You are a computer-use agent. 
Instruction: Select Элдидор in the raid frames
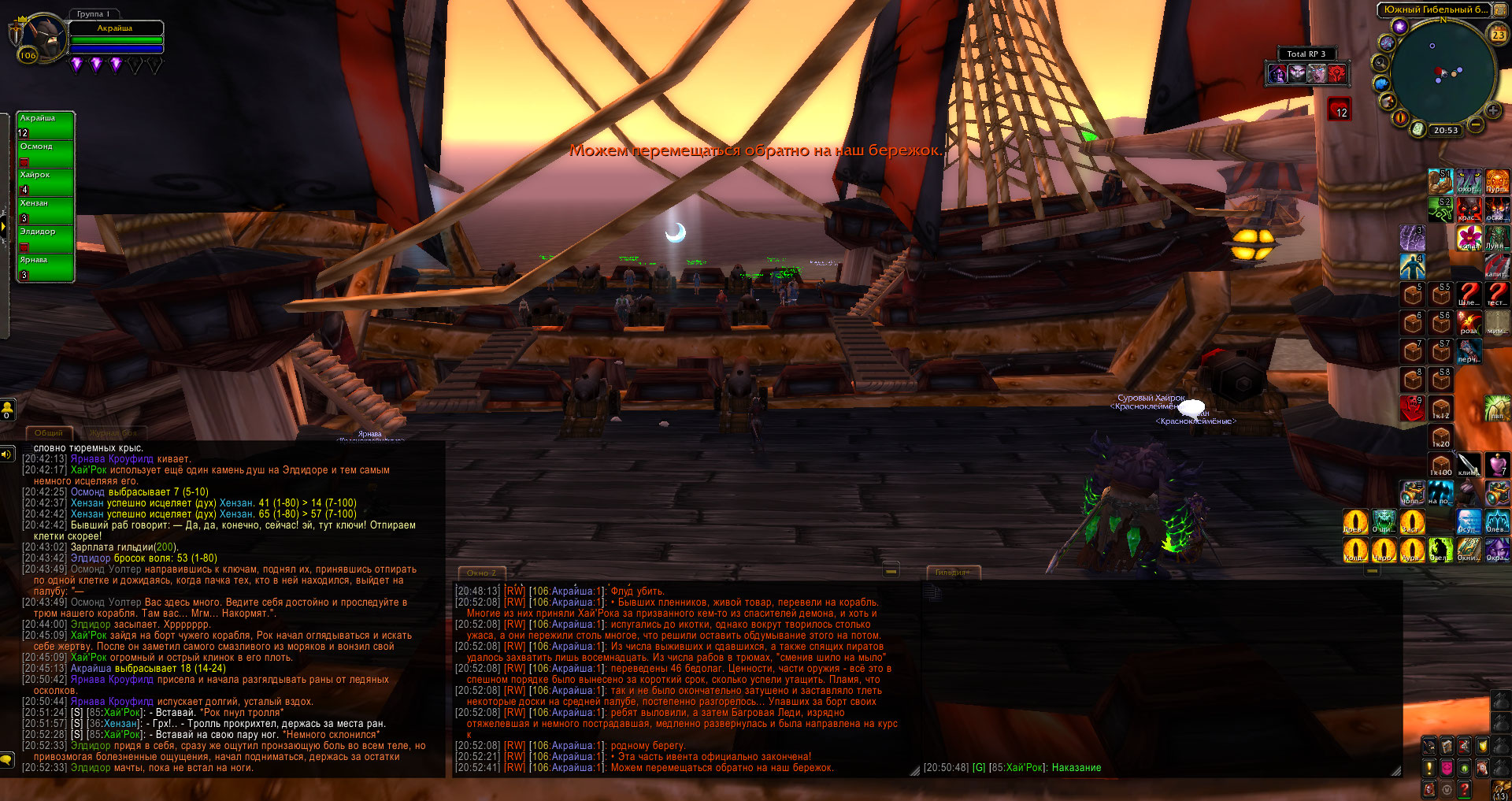(46, 238)
